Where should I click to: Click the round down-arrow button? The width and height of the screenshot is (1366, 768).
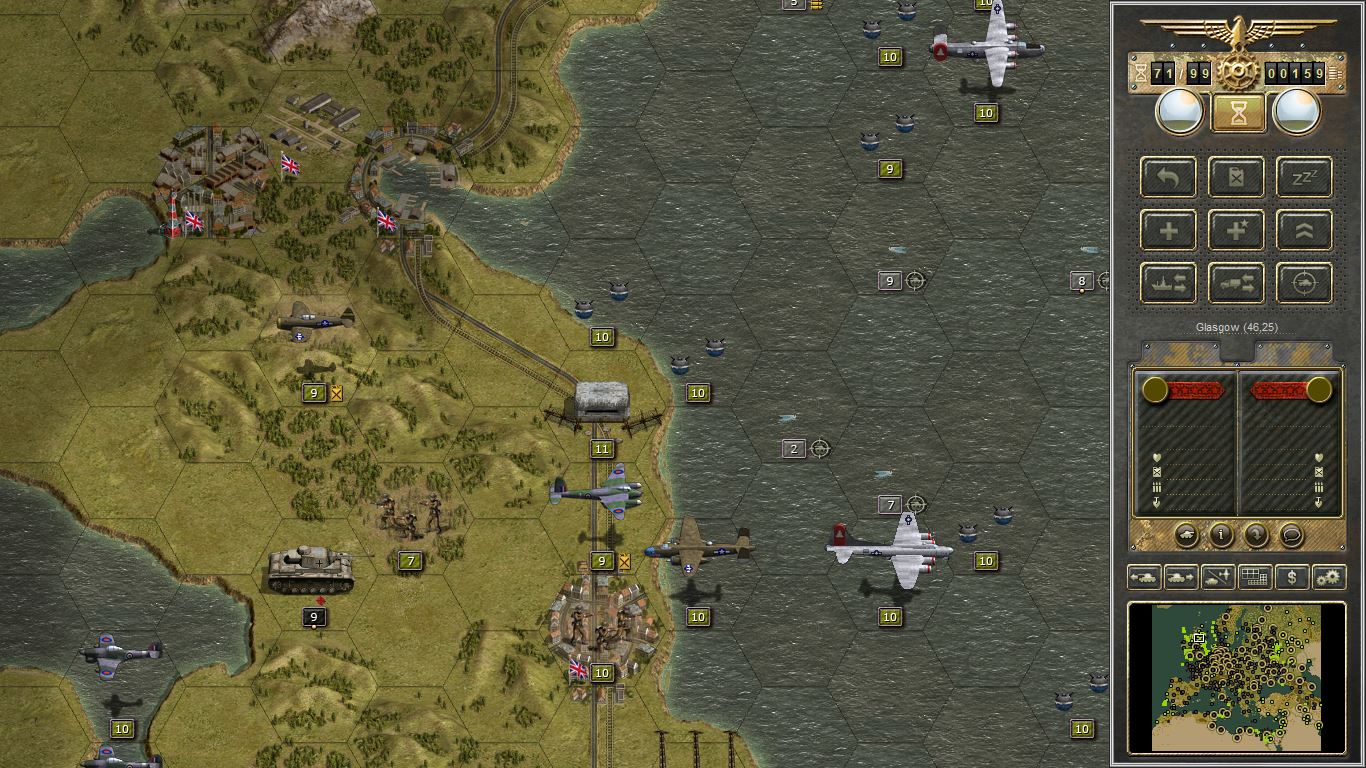[1256, 535]
